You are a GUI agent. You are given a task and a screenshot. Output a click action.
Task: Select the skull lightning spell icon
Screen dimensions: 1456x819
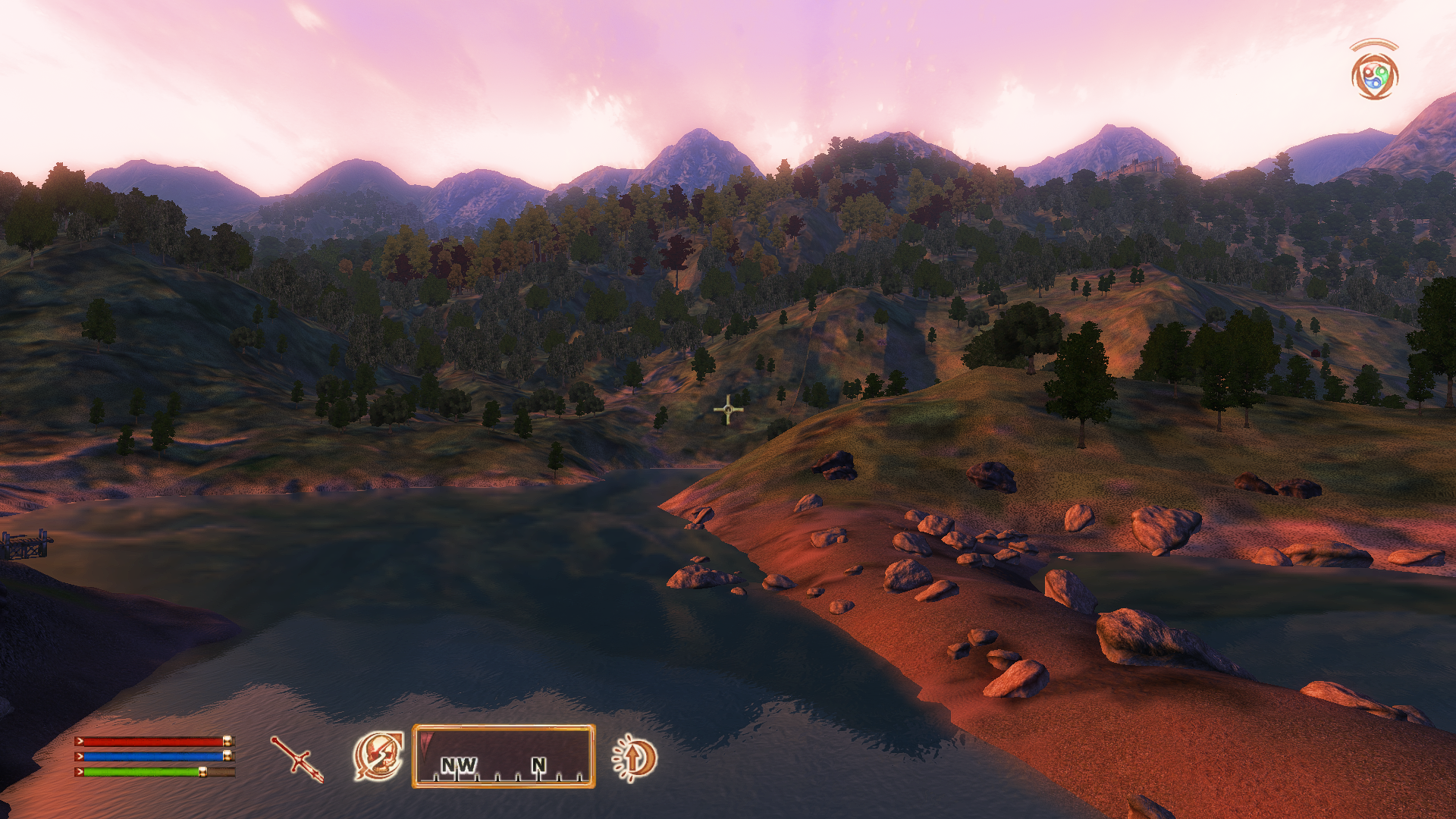pos(378,756)
